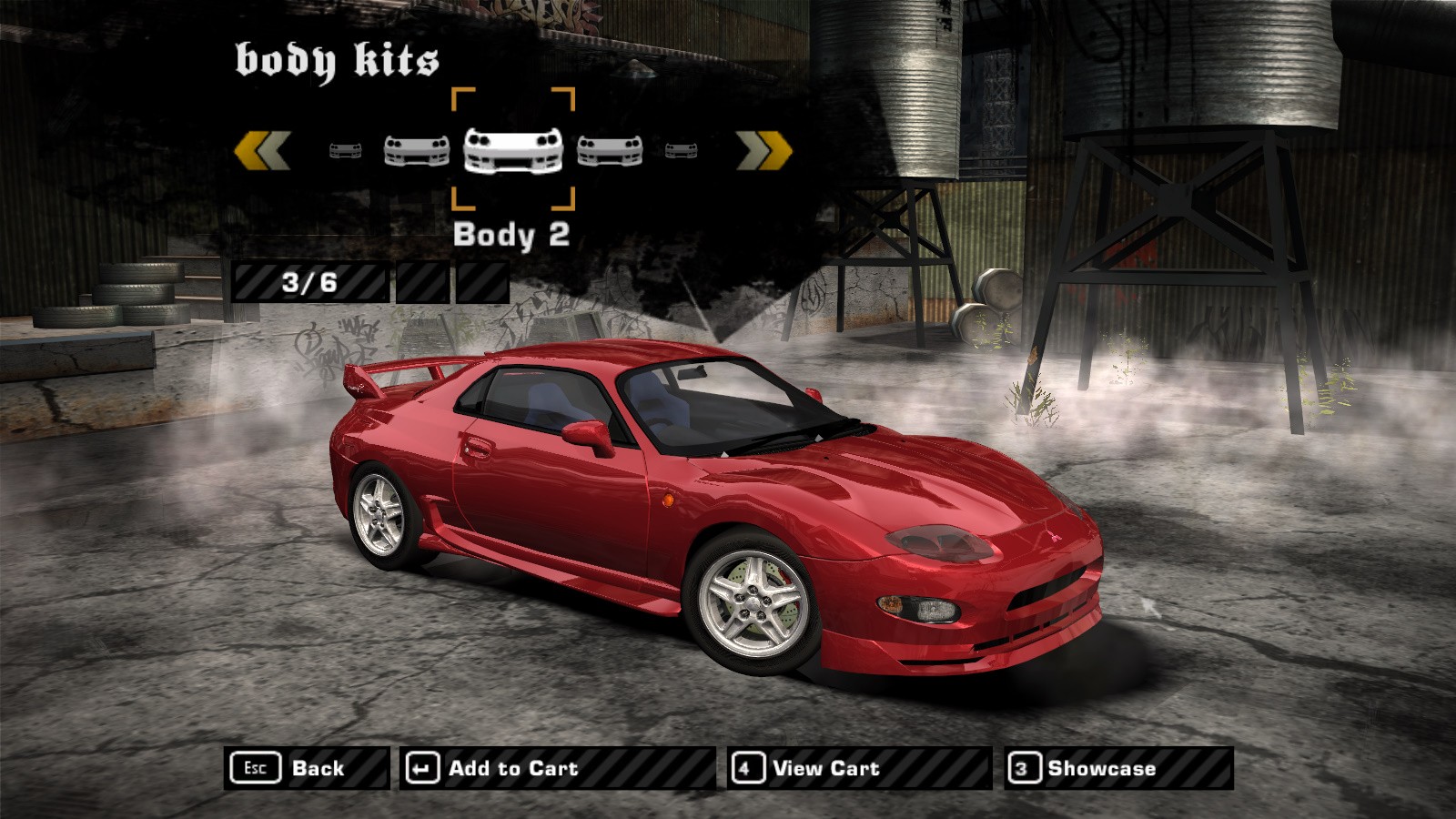Click the right yellow chevron arrow

[764, 150]
